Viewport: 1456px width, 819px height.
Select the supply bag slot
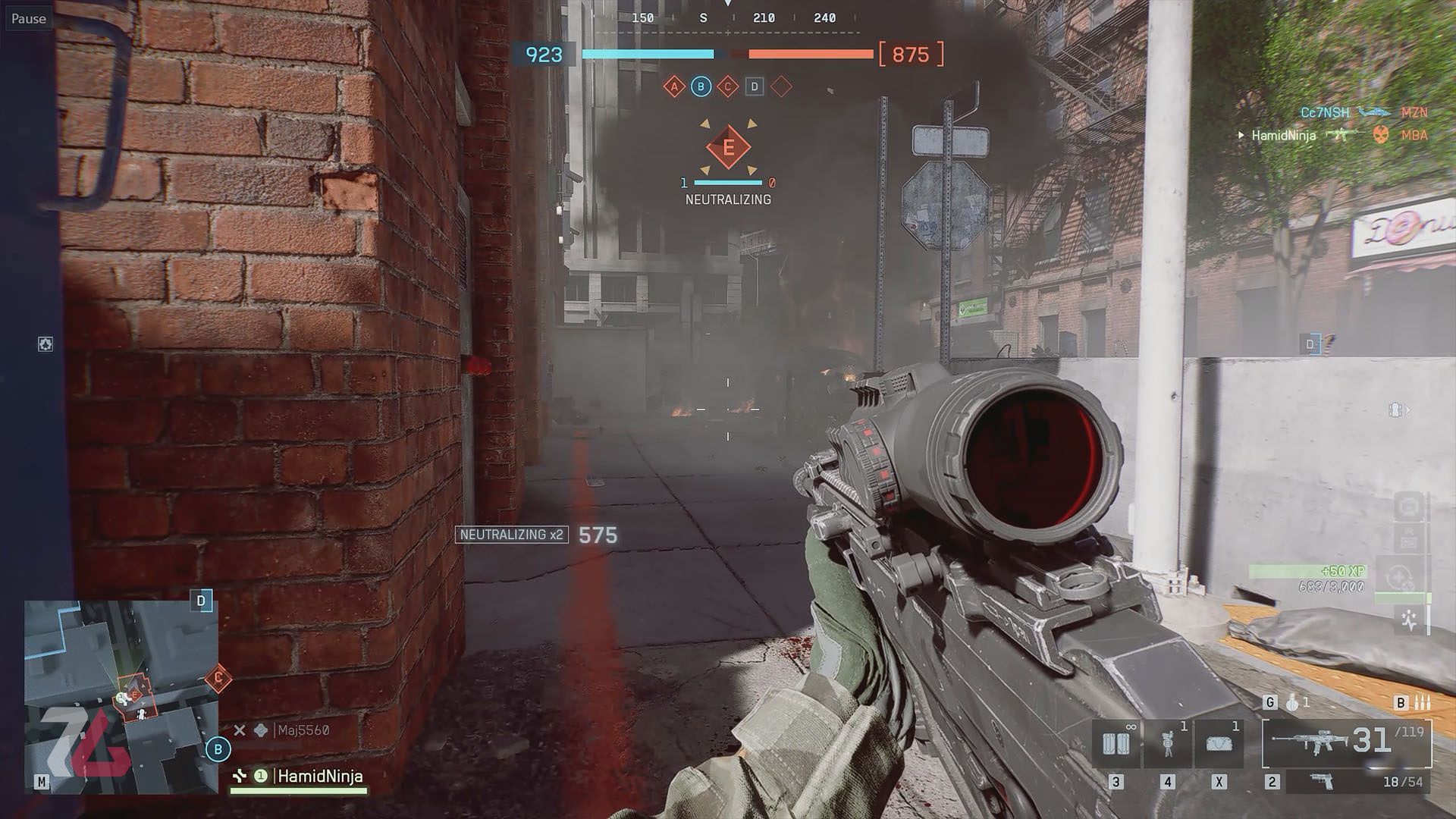(x=1219, y=743)
